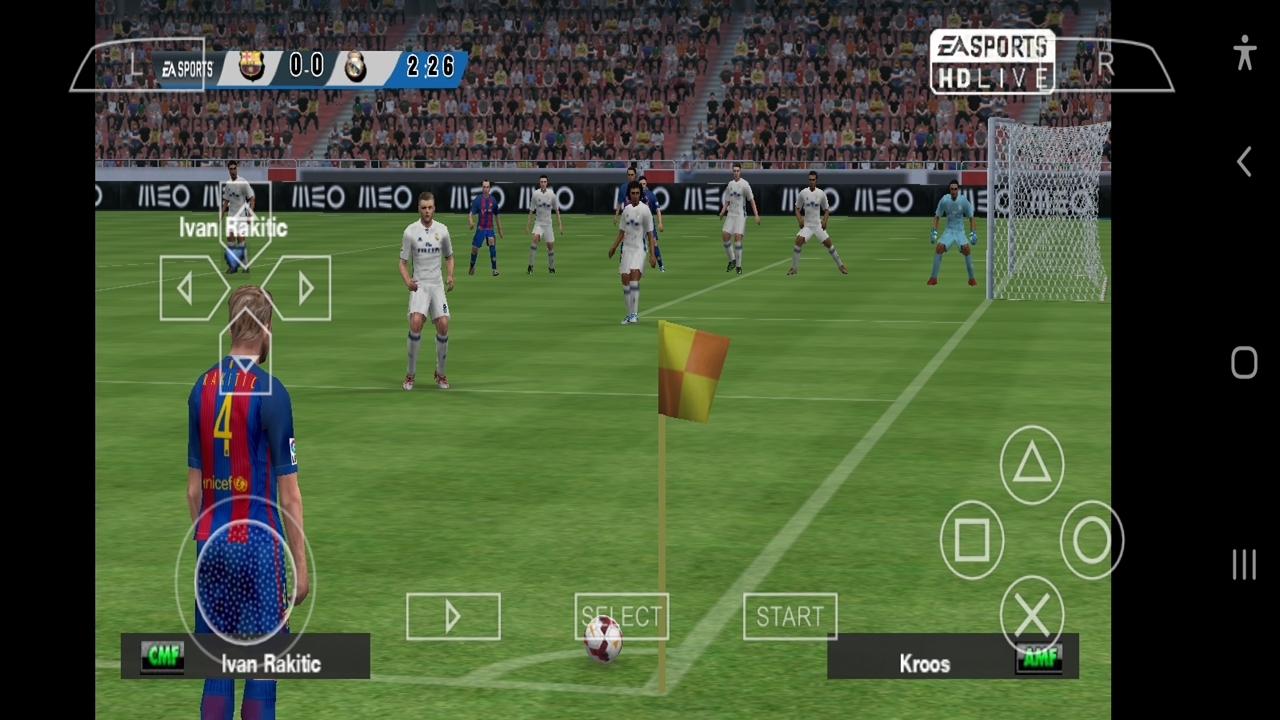Tap the triangle action button
Viewport: 1280px width, 720px height.
1032,464
